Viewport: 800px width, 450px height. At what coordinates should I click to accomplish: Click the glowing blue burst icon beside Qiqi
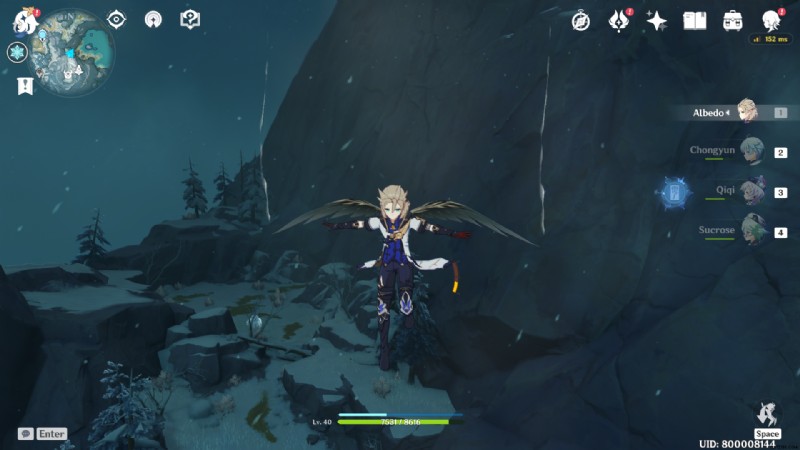point(674,191)
